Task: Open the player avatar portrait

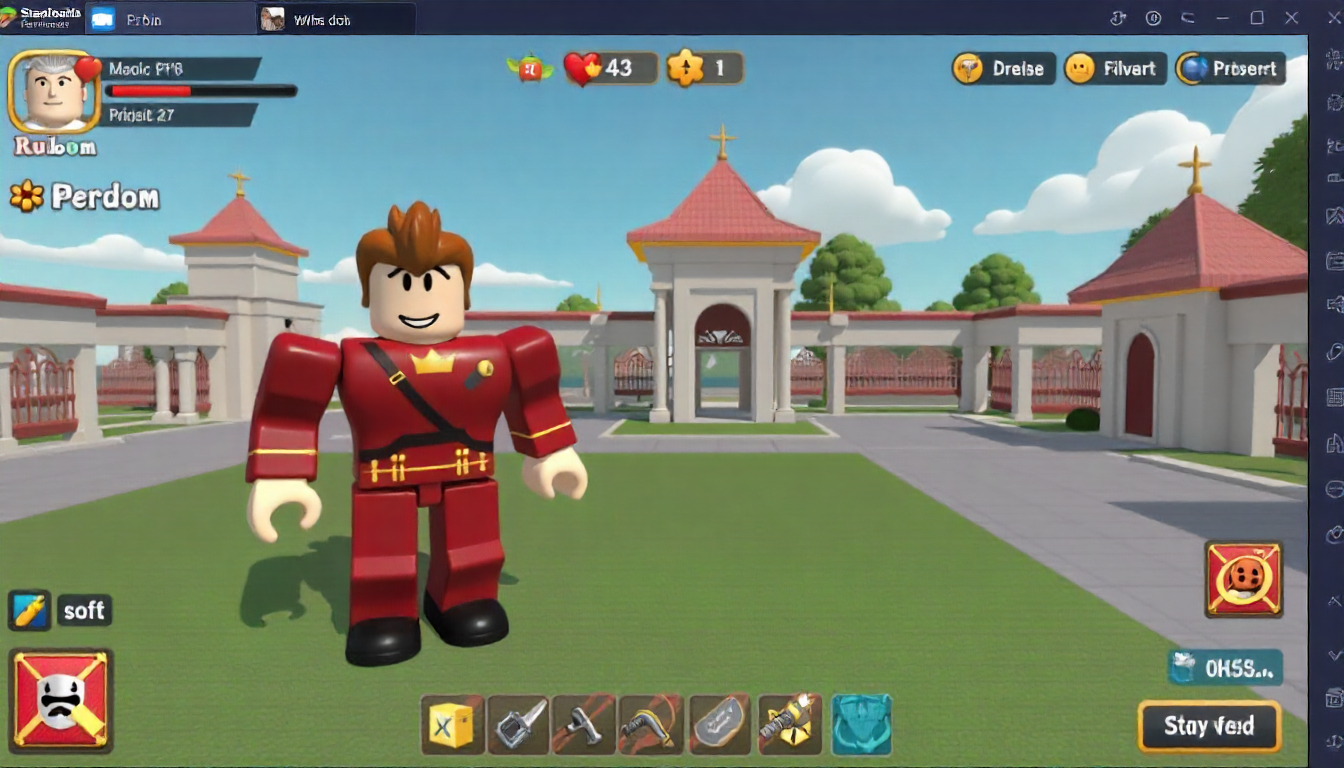Action: [54, 92]
